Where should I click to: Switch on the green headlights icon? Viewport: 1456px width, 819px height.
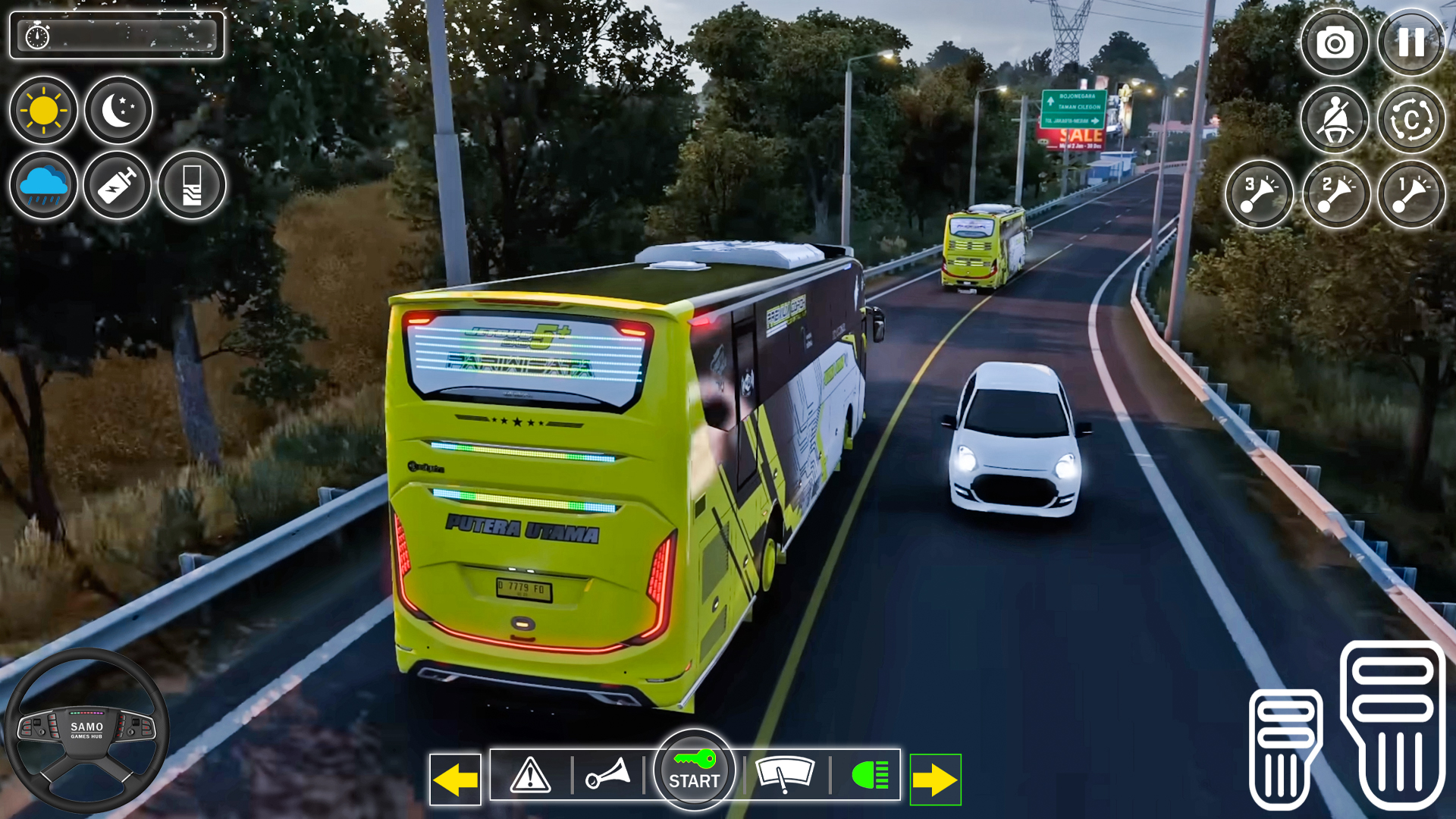(x=870, y=775)
